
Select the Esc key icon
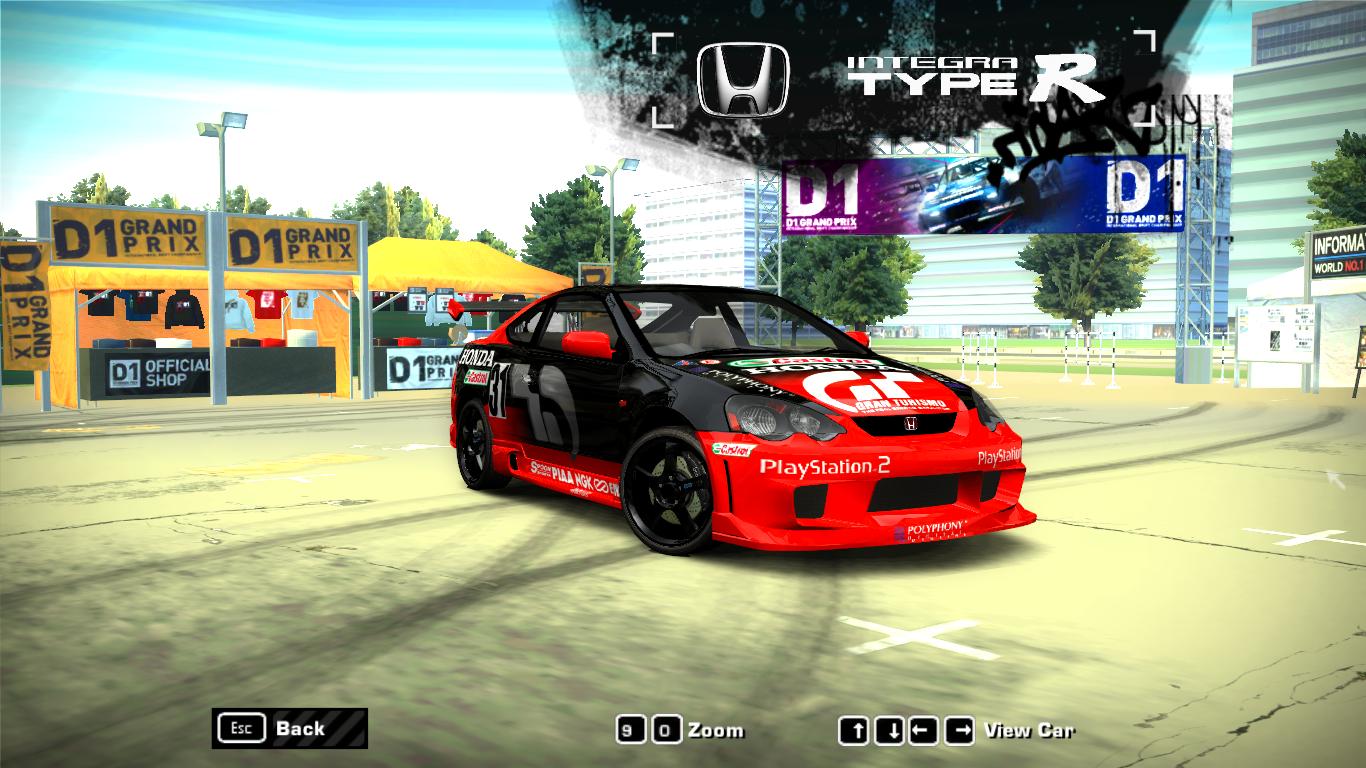(240, 729)
